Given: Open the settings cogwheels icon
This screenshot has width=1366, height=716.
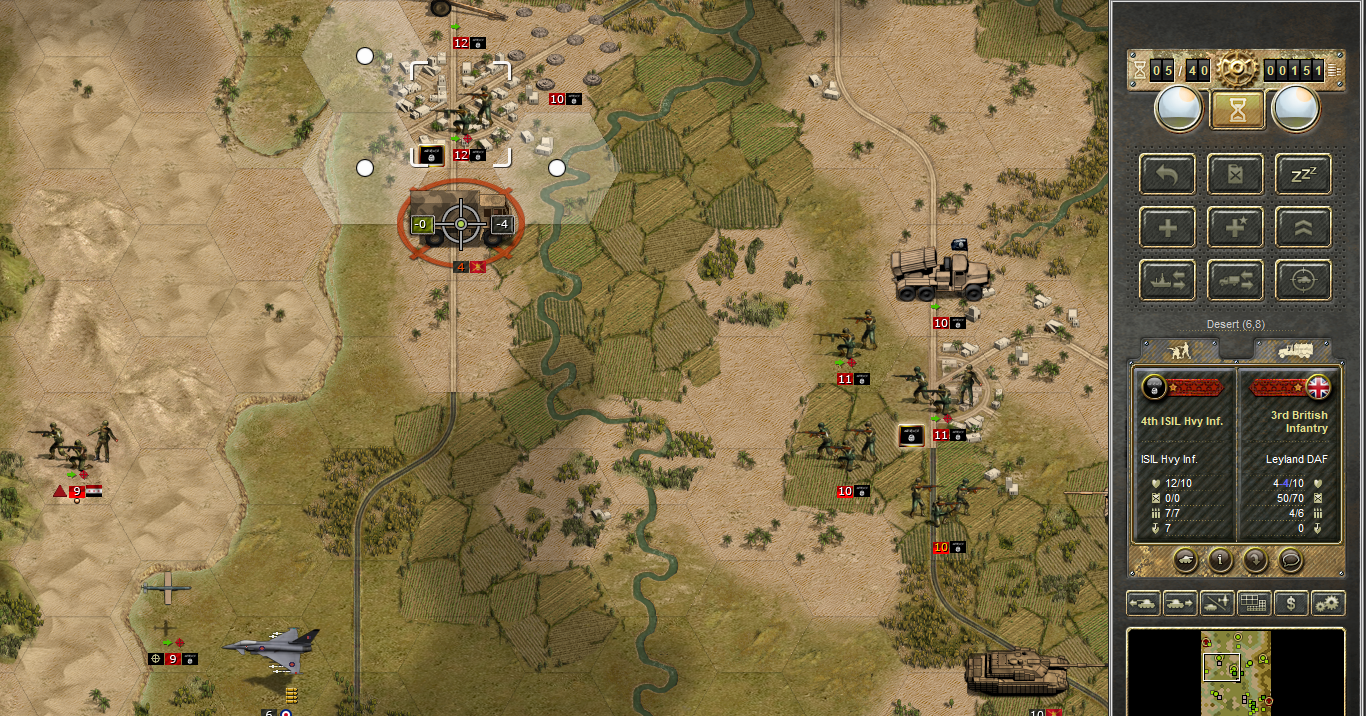Looking at the screenshot, I should (x=1328, y=603).
